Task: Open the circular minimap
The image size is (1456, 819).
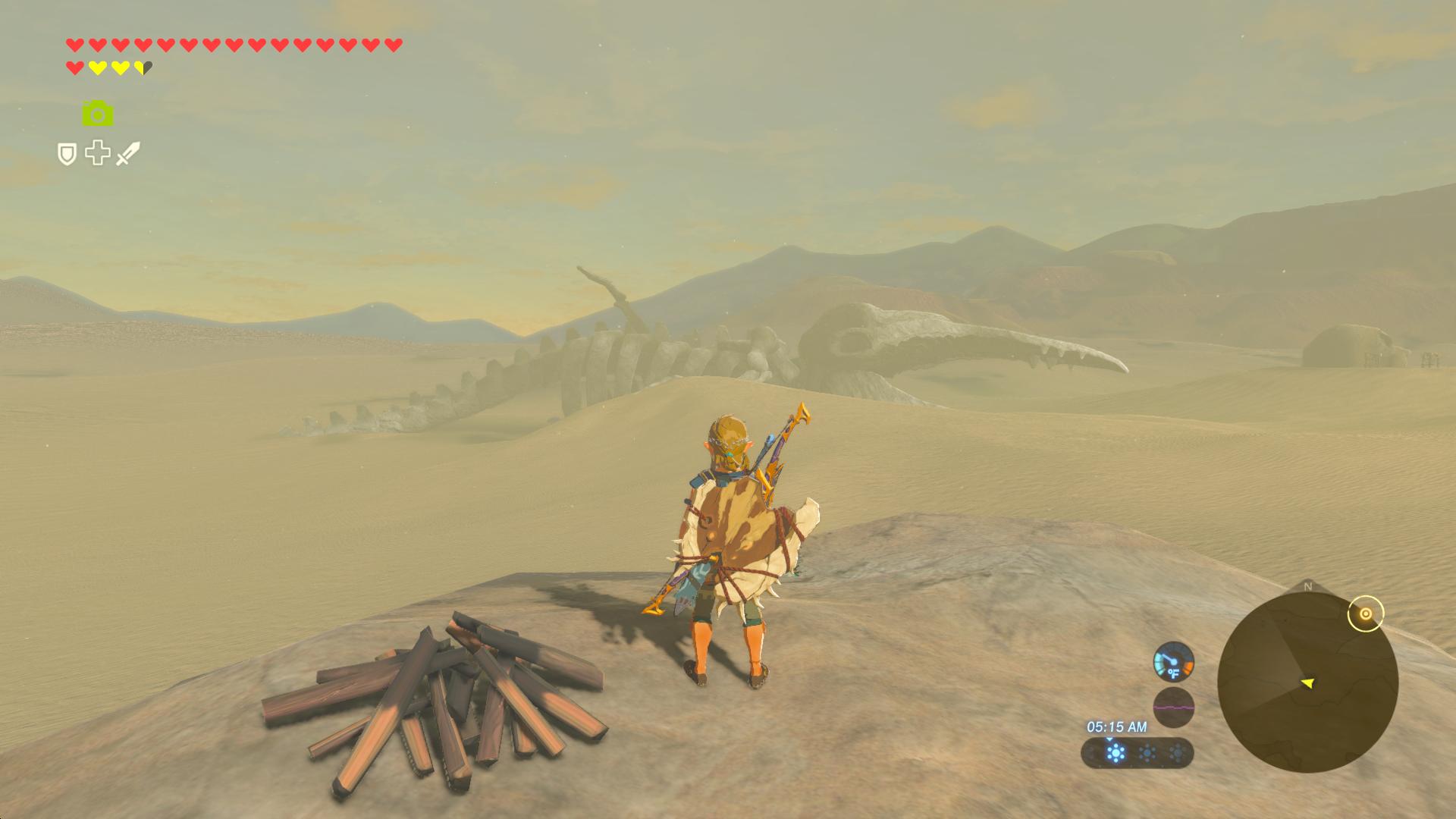Action: point(1307,682)
